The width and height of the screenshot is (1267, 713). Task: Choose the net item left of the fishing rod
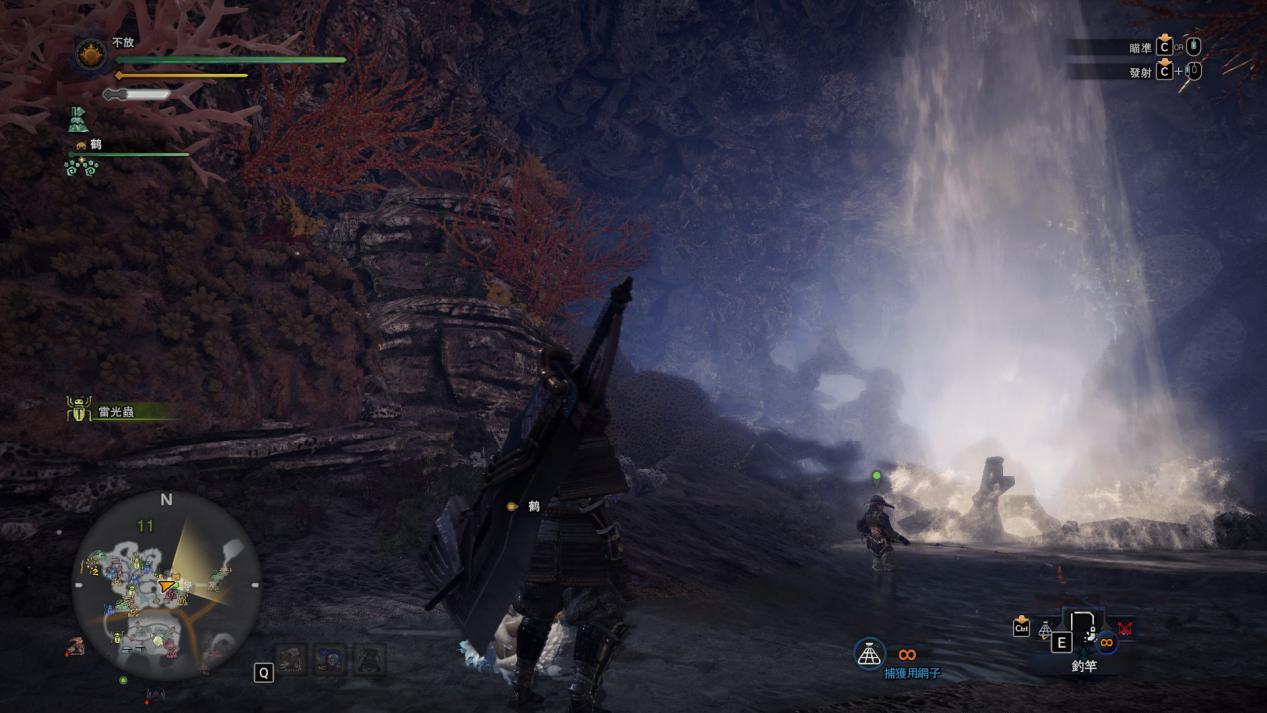[1045, 630]
